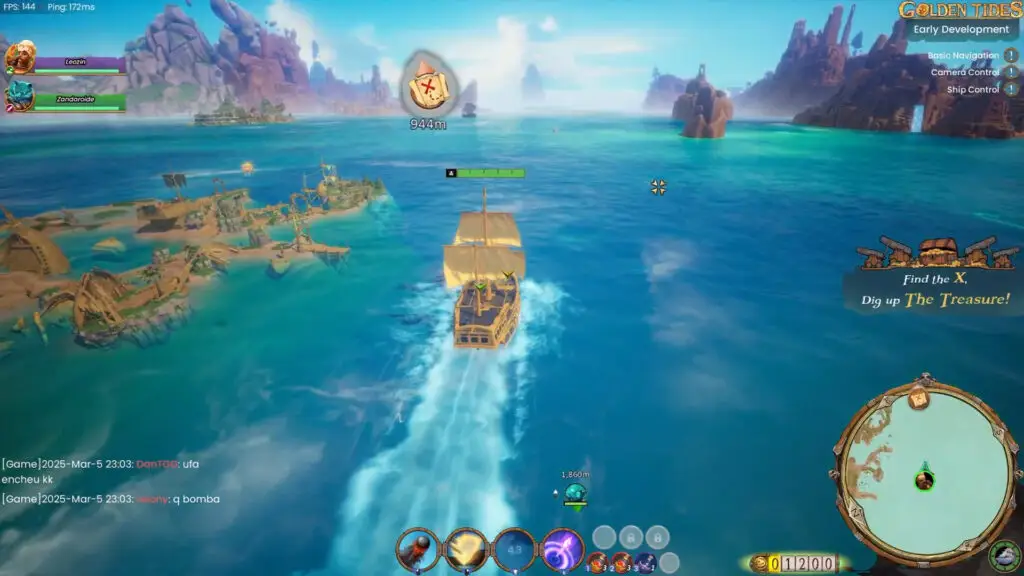View the Ship Control tutorial tip

(1012, 90)
